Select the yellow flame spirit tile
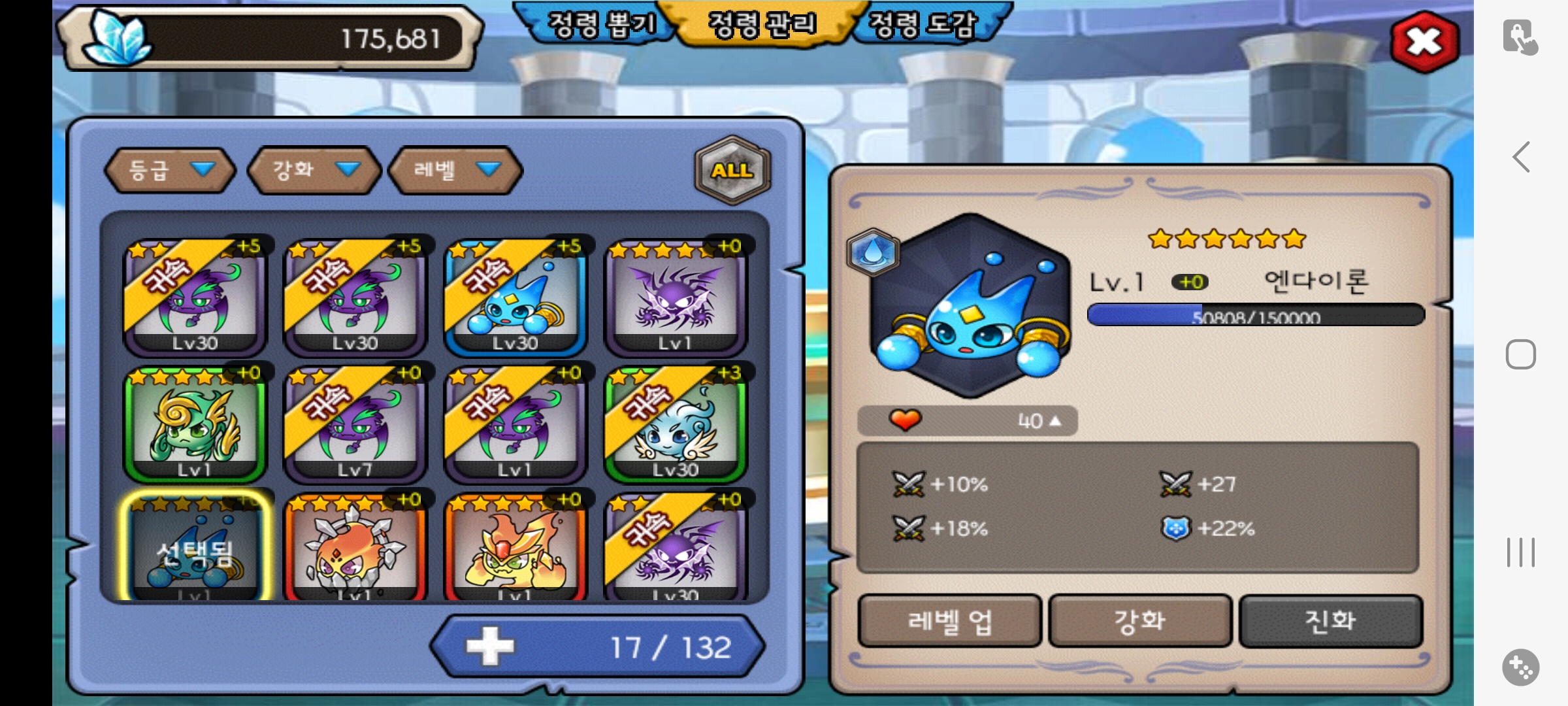Screen dimensions: 1568x706 [515, 549]
